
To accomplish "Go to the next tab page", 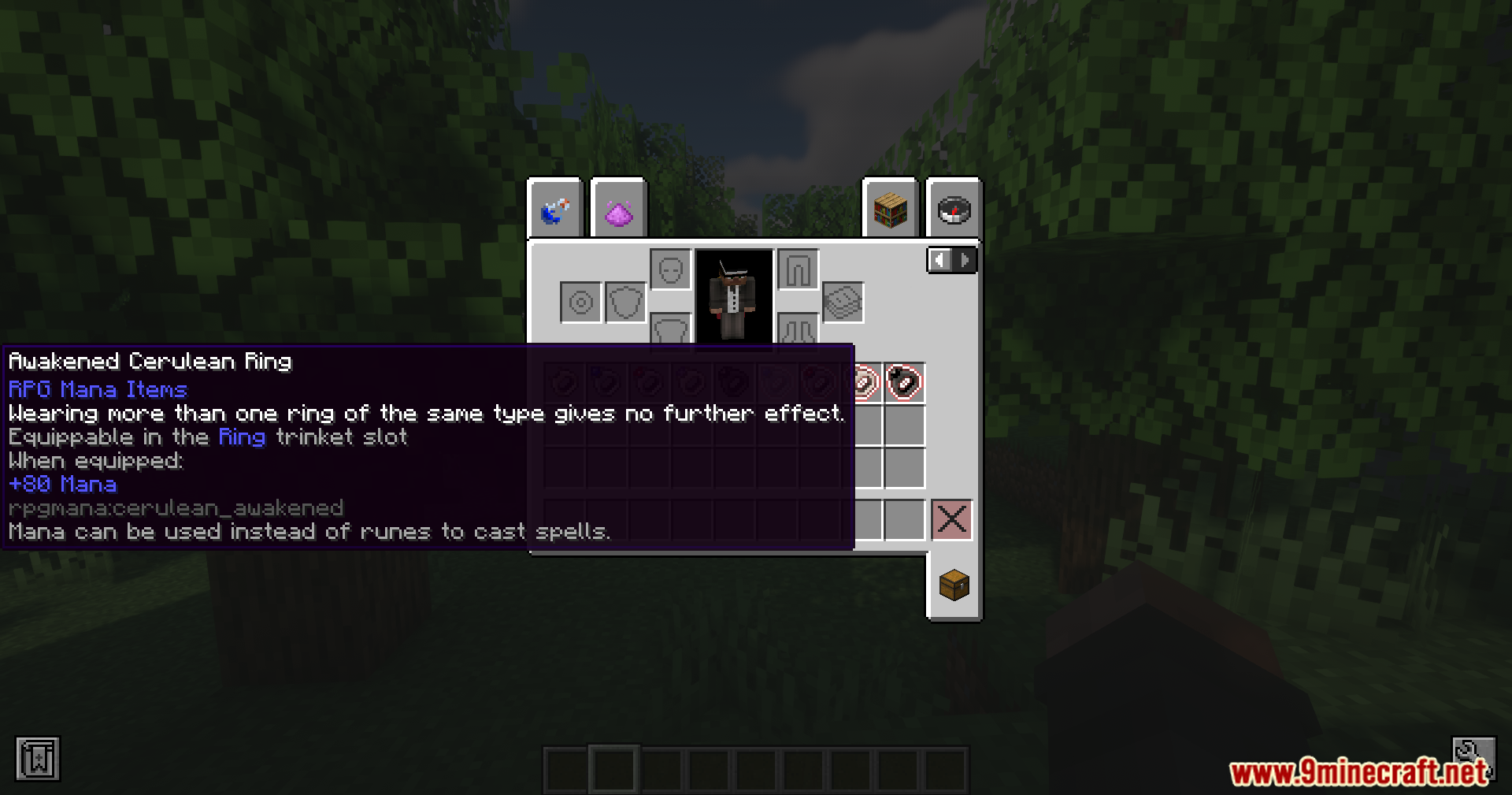I will (965, 260).
